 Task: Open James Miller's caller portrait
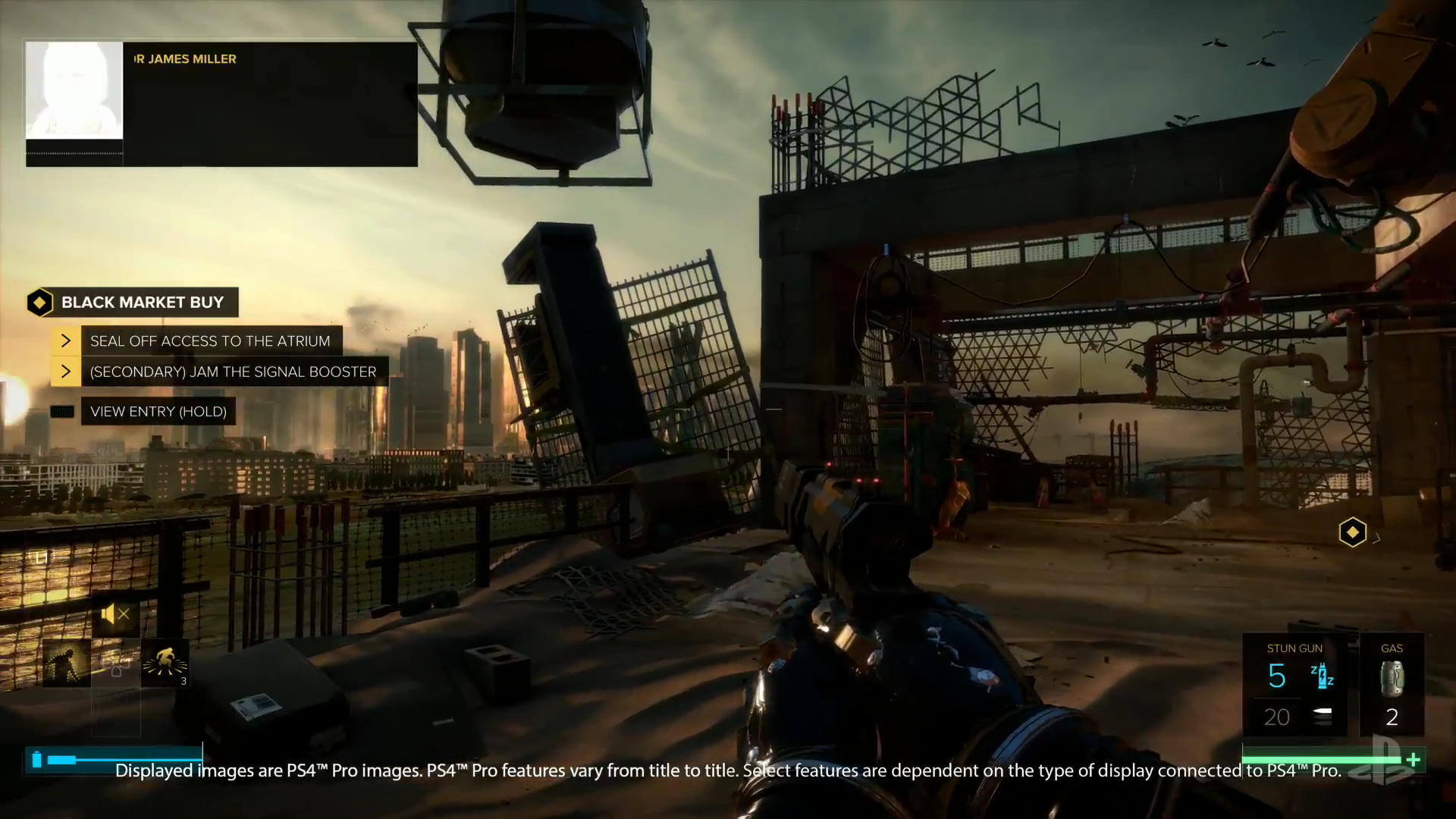pos(74,90)
